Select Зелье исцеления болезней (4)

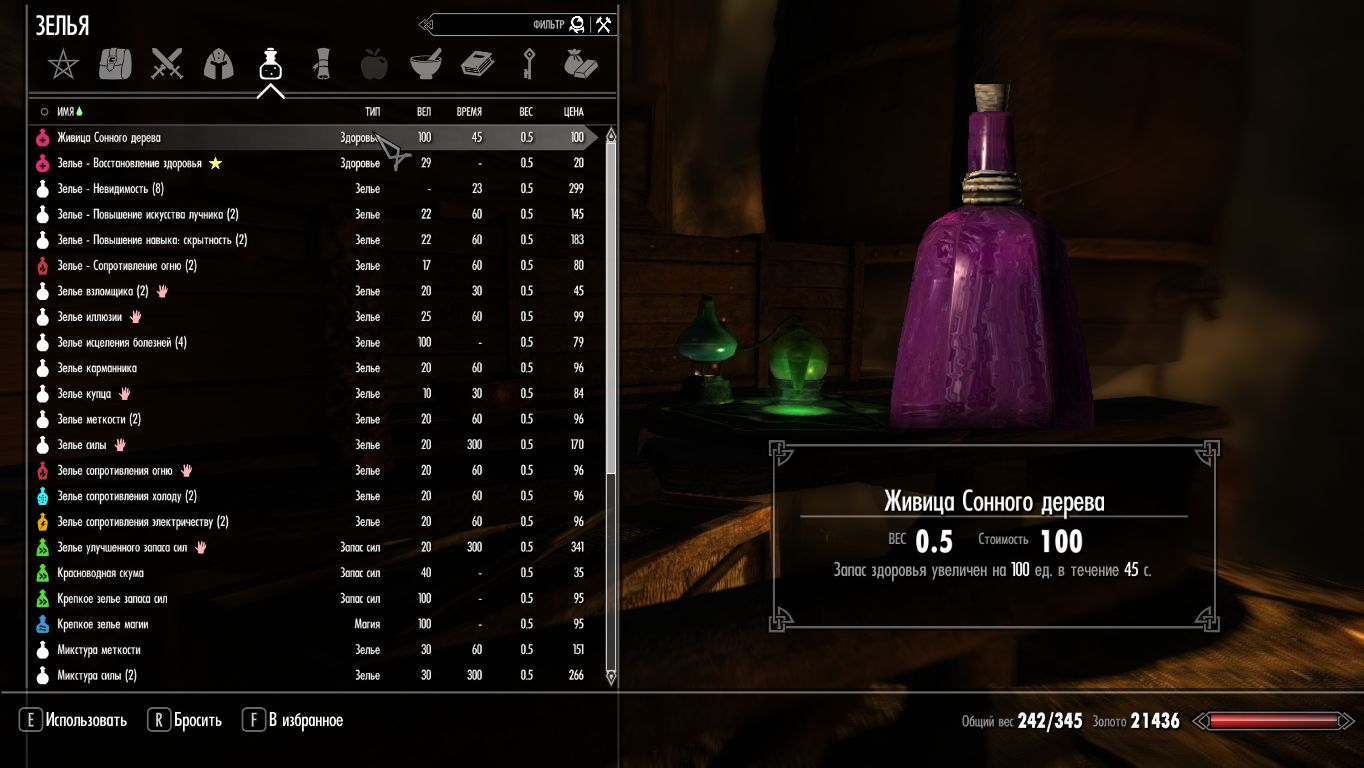122,343
